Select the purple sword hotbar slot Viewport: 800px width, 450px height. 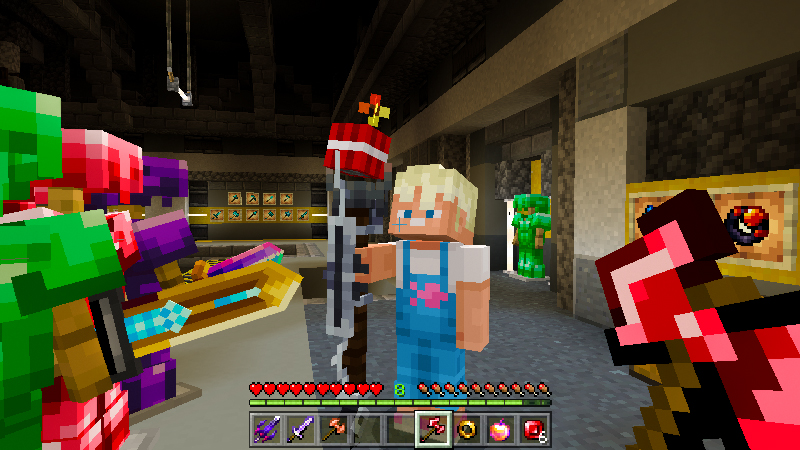coord(300,429)
